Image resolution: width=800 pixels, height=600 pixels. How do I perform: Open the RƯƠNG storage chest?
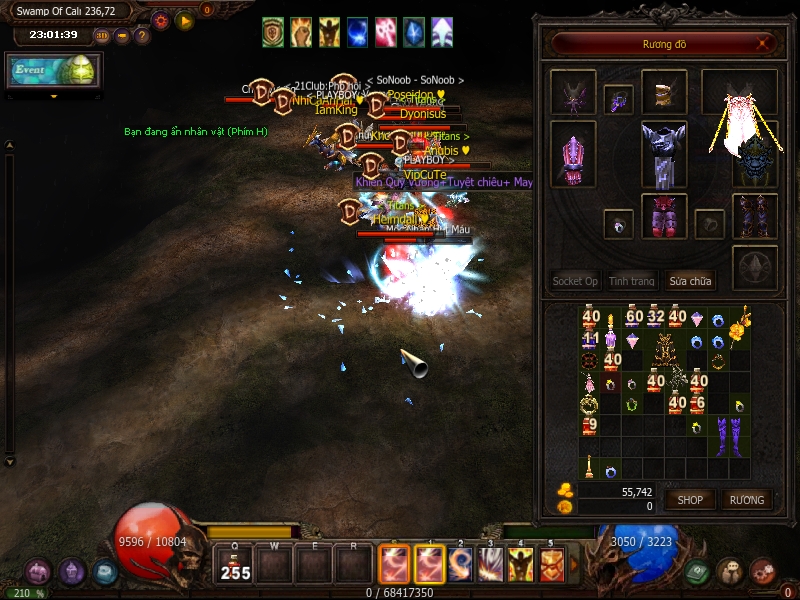[x=746, y=499]
